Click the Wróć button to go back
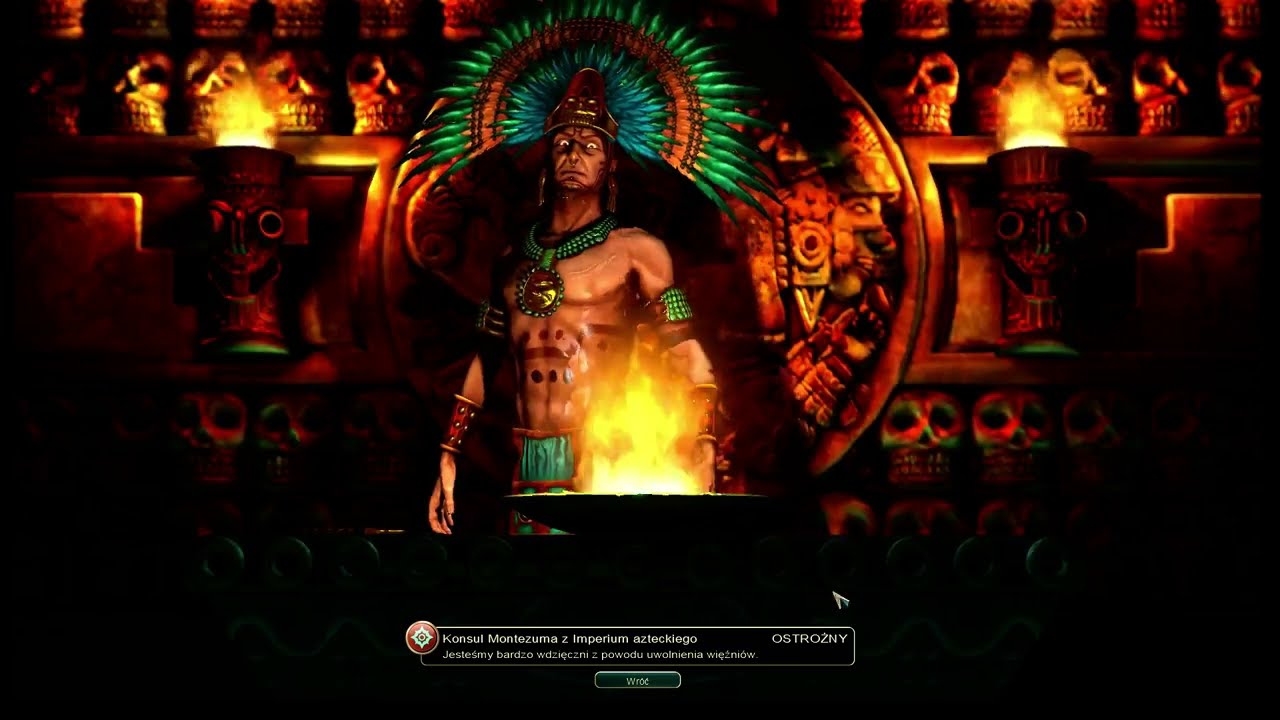This screenshot has height=720, width=1280. (637, 680)
